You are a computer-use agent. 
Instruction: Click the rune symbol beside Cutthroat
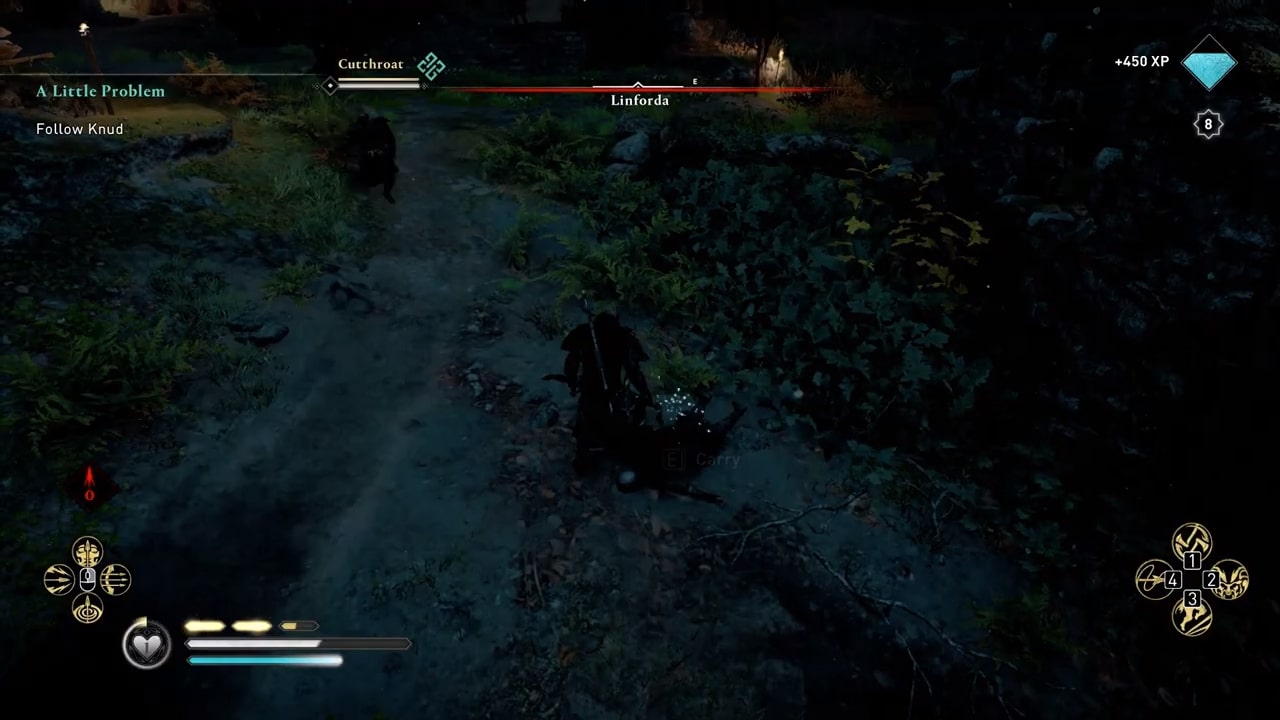[430, 64]
